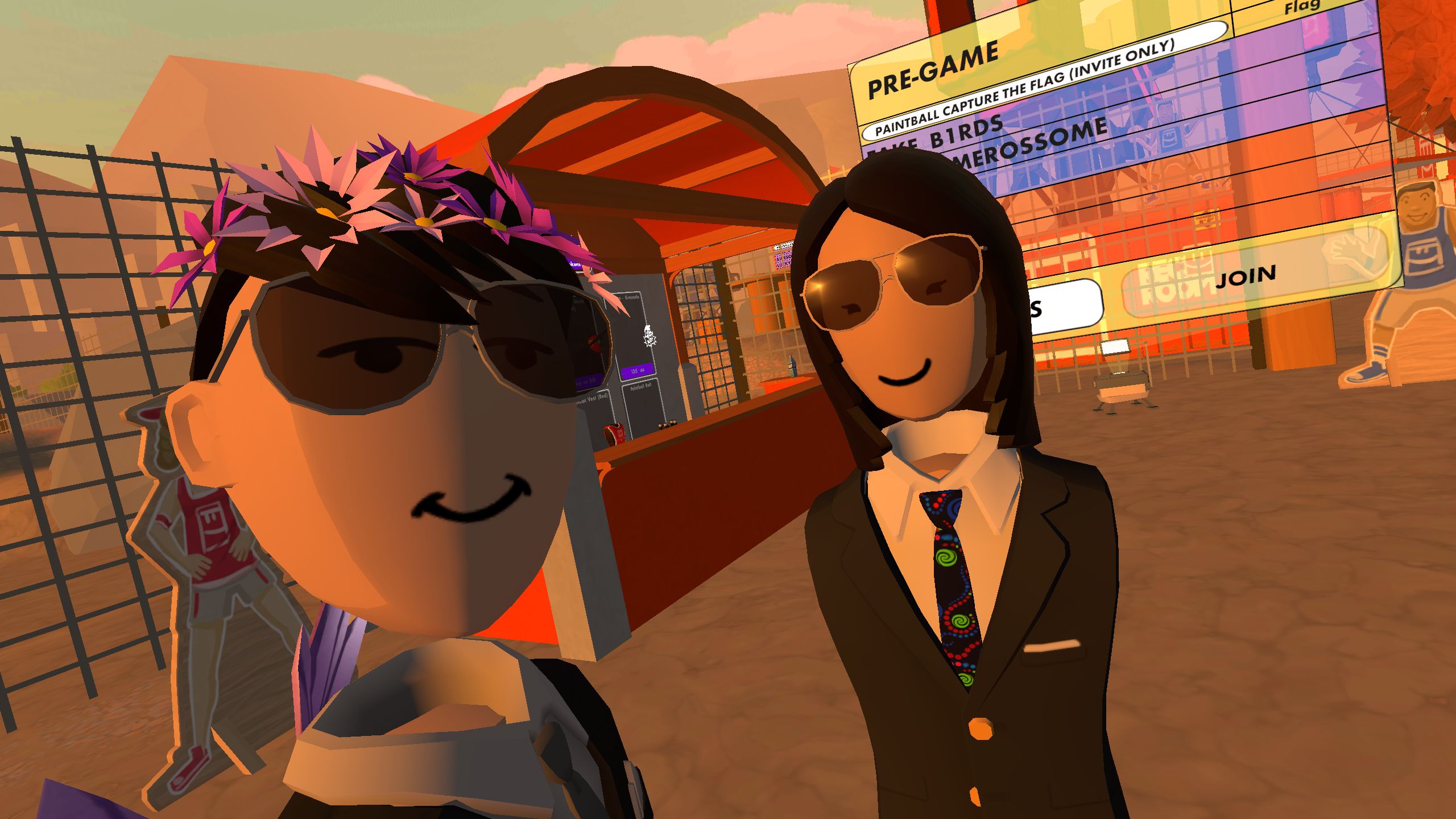Click the paintball bottles on the shop counter
Screen dimensions: 1456x819
[x=668, y=425]
